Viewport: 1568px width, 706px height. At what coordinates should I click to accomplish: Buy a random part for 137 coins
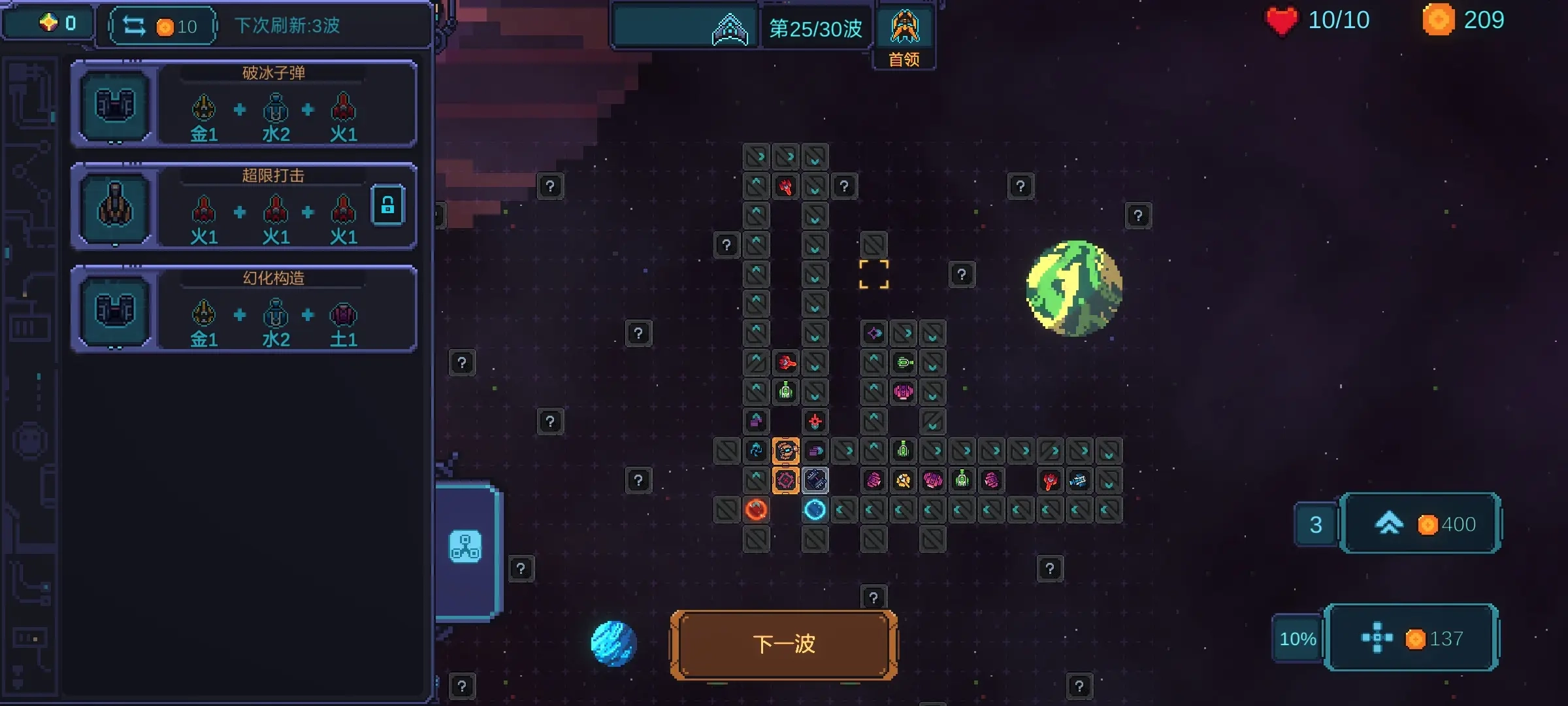click(x=1412, y=638)
